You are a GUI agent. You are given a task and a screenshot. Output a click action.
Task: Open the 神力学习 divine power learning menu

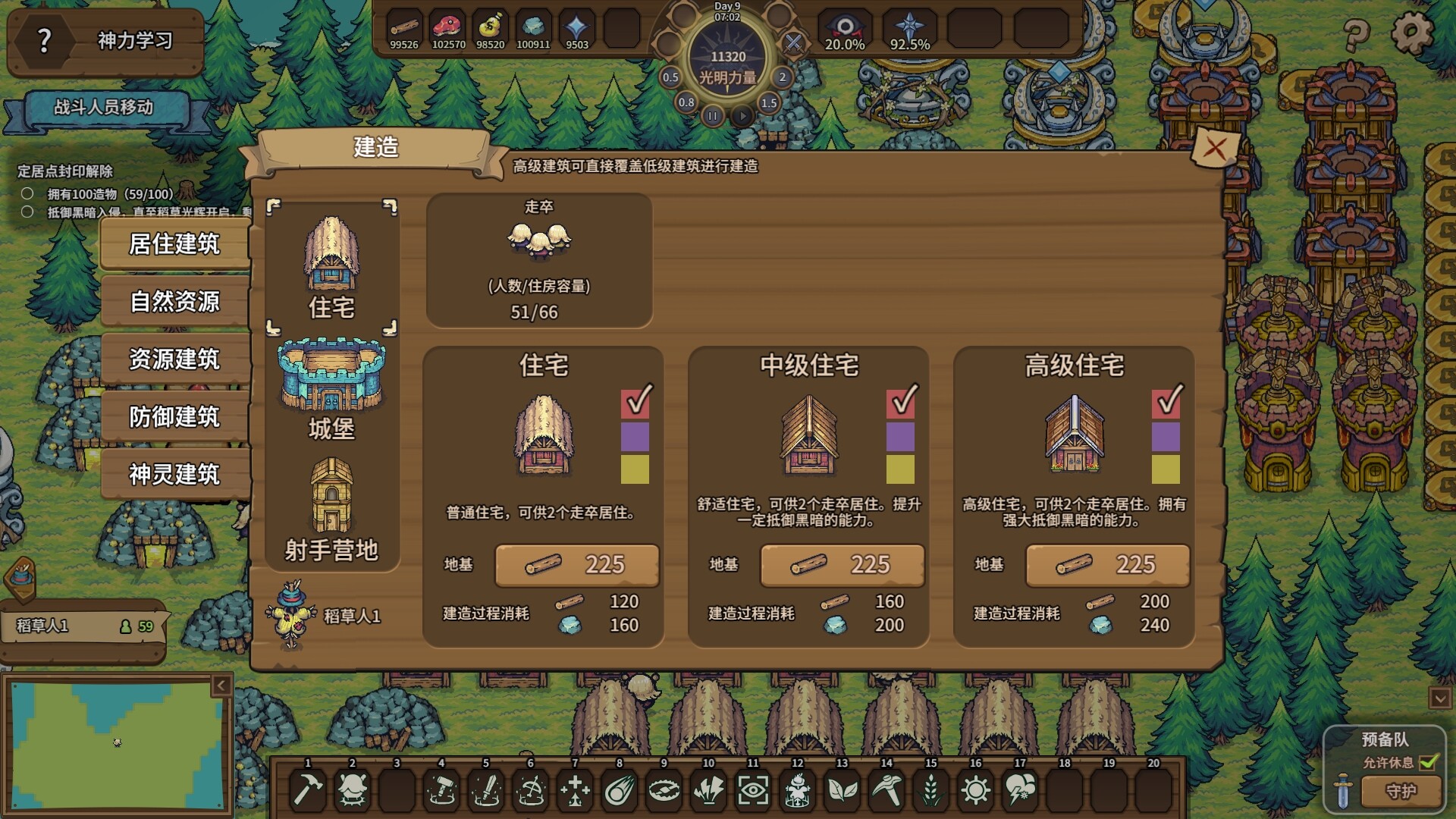coord(106,41)
